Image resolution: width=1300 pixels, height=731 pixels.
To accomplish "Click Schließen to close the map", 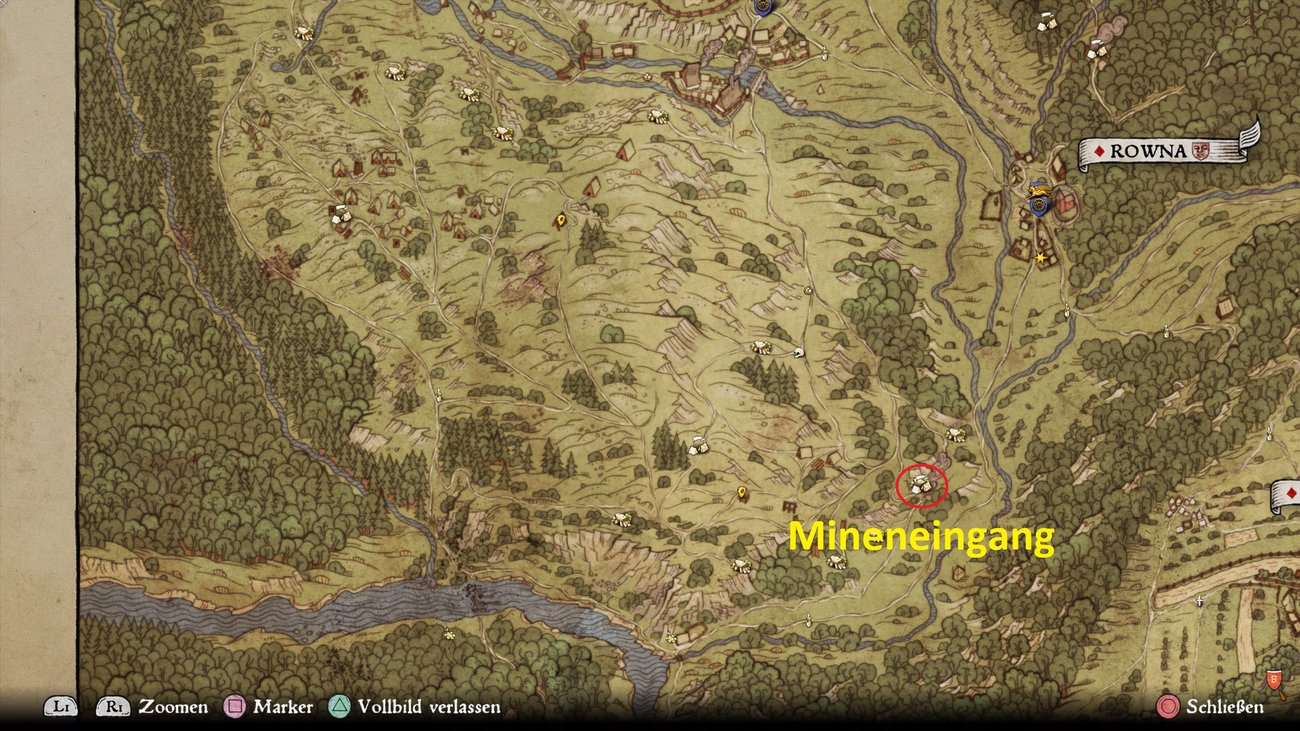I will [1224, 707].
